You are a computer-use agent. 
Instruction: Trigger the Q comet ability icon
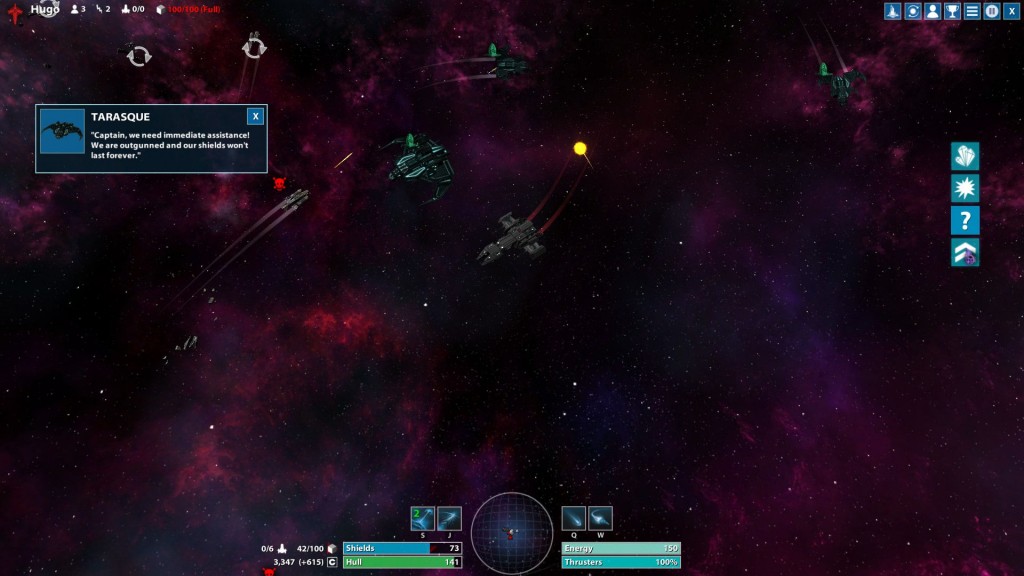(573, 518)
